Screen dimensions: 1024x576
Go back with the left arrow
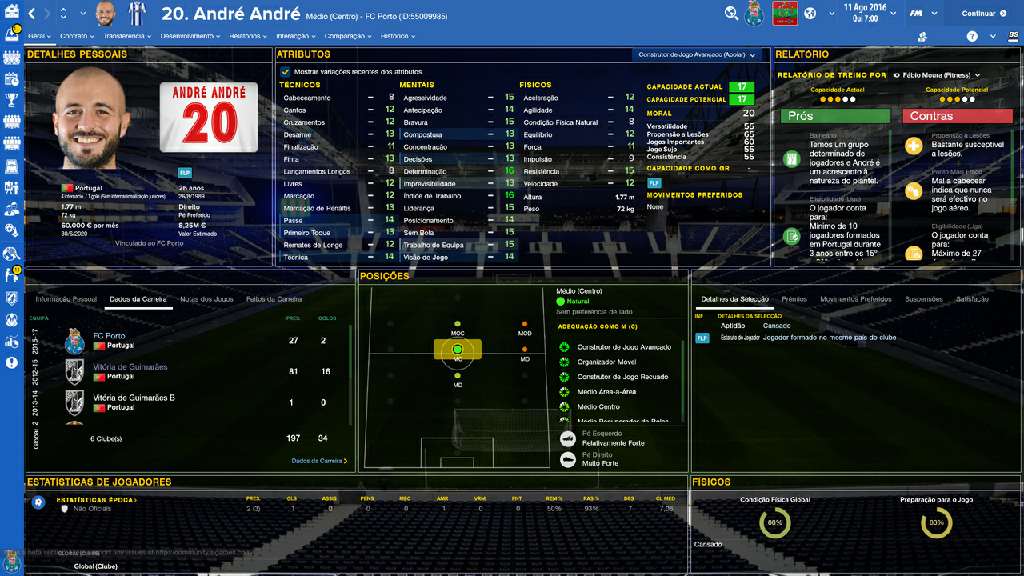coord(32,13)
